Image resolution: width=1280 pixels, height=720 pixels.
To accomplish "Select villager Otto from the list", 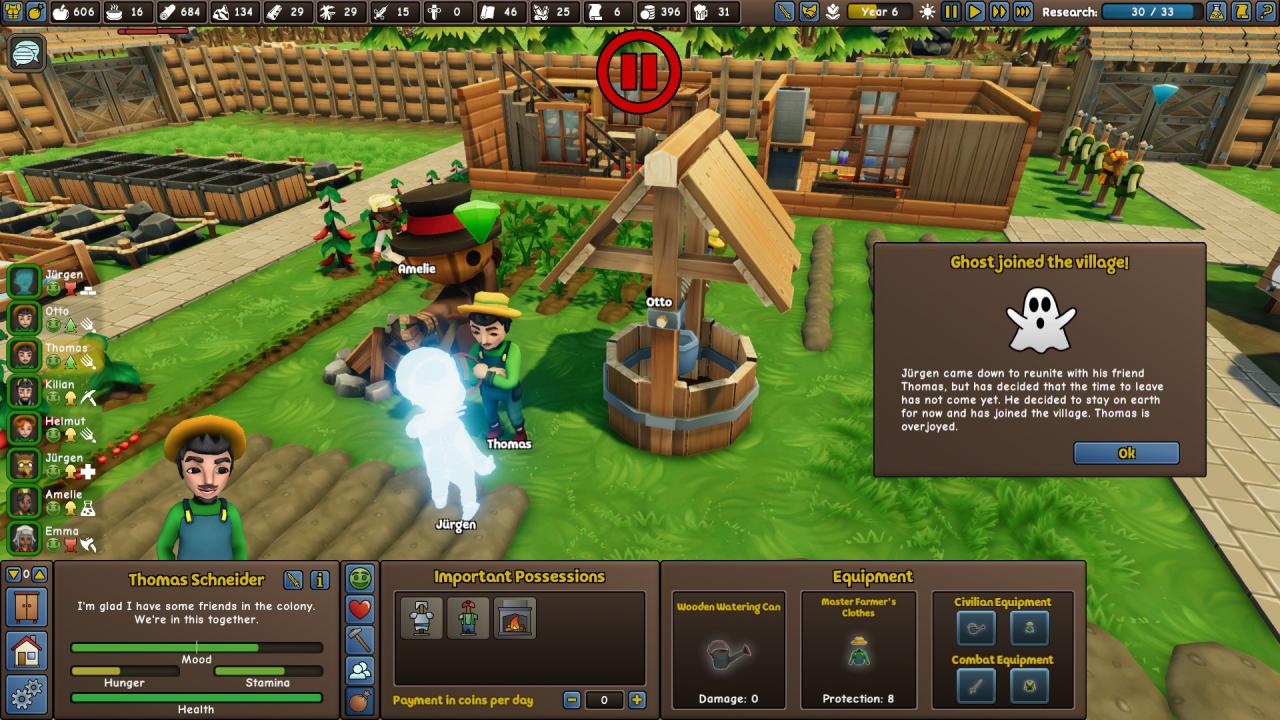I will pyautogui.click(x=24, y=318).
